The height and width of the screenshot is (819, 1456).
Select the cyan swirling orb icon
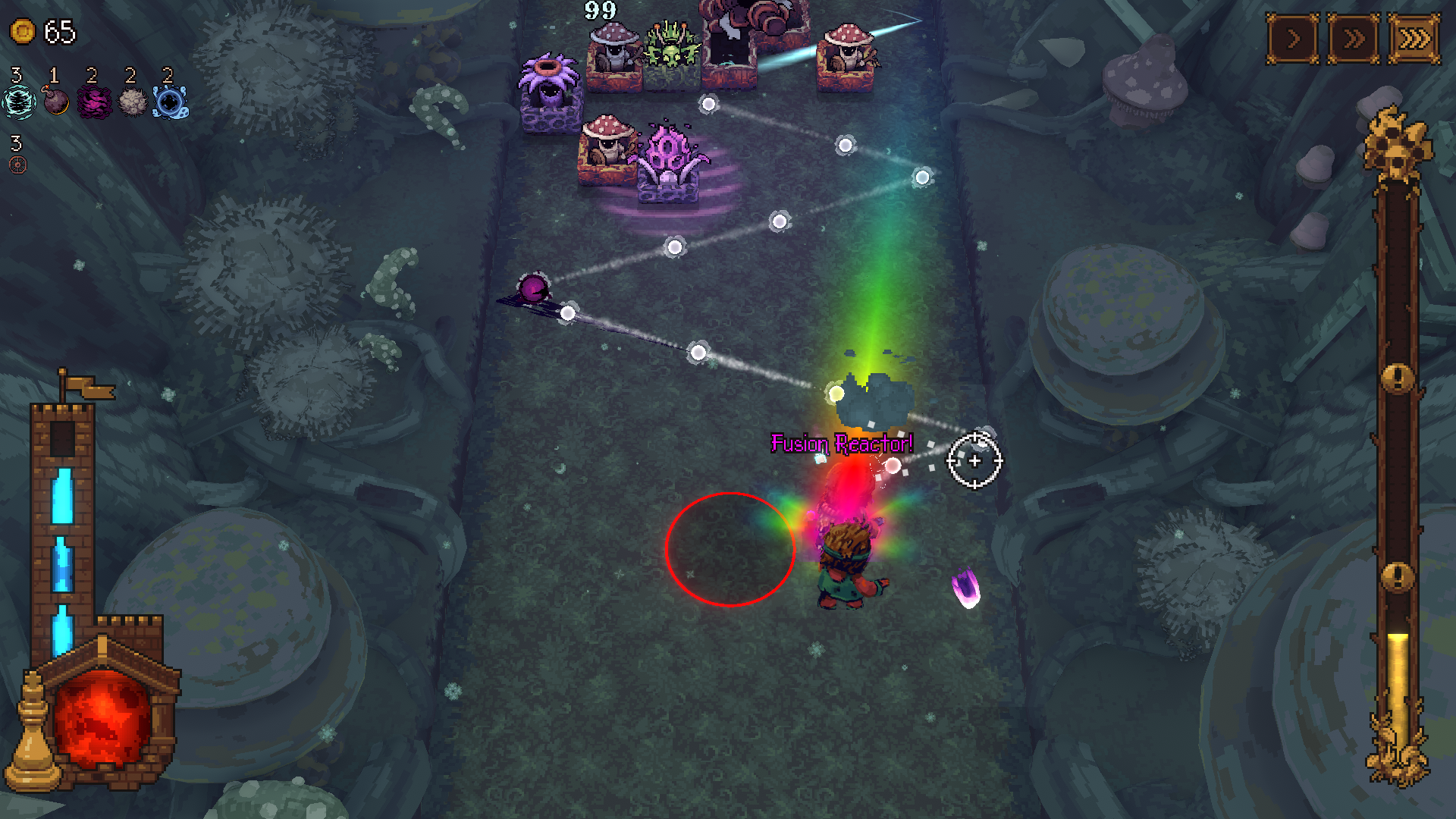pyautogui.click(x=18, y=102)
